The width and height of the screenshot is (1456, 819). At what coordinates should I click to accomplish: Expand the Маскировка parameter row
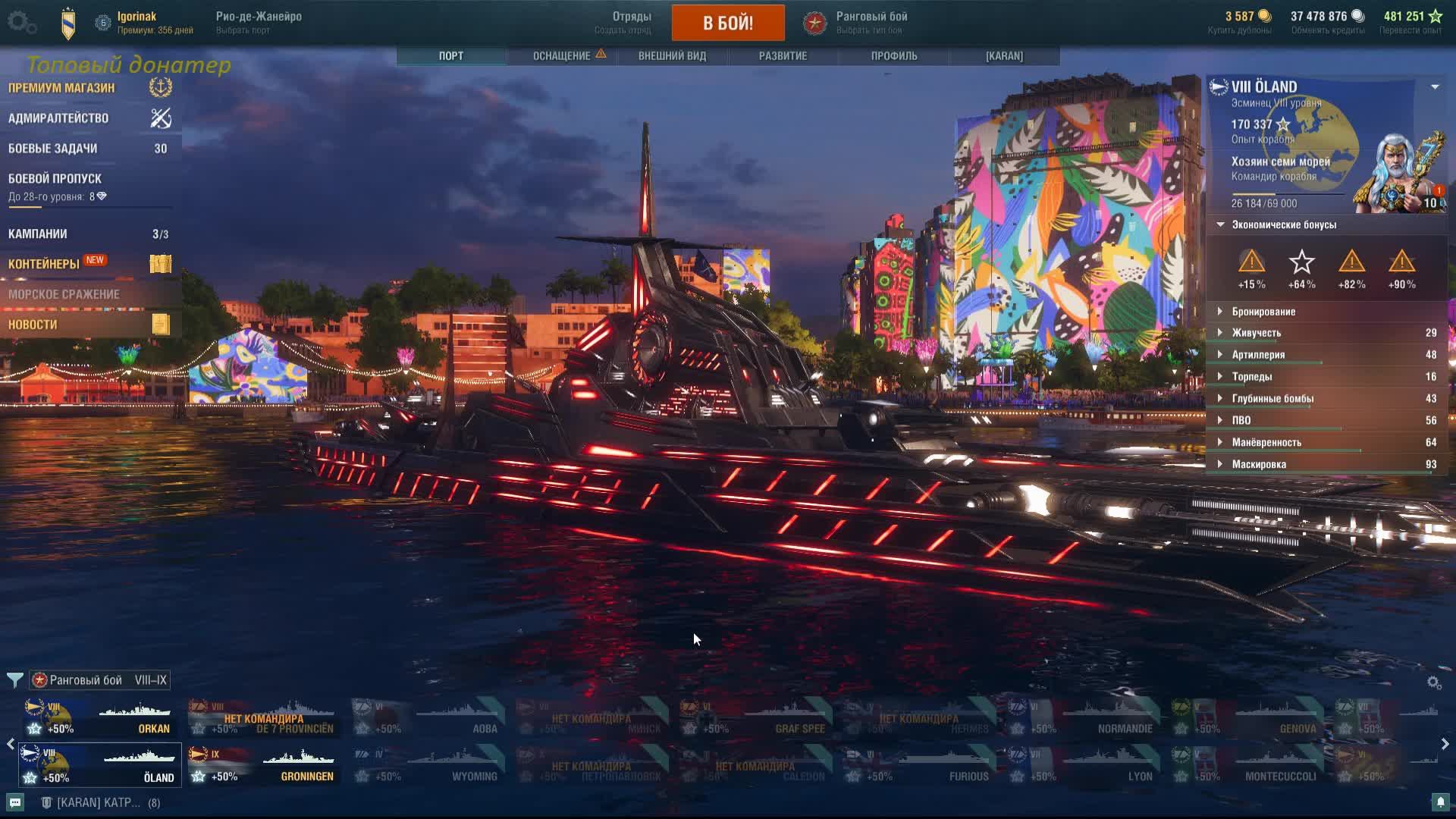(1259, 464)
